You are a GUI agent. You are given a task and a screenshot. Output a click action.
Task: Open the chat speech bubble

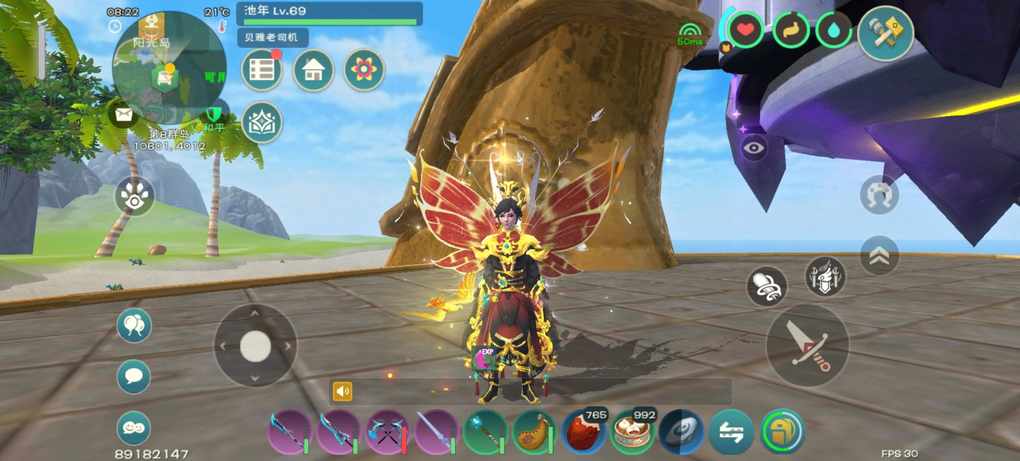[134, 377]
